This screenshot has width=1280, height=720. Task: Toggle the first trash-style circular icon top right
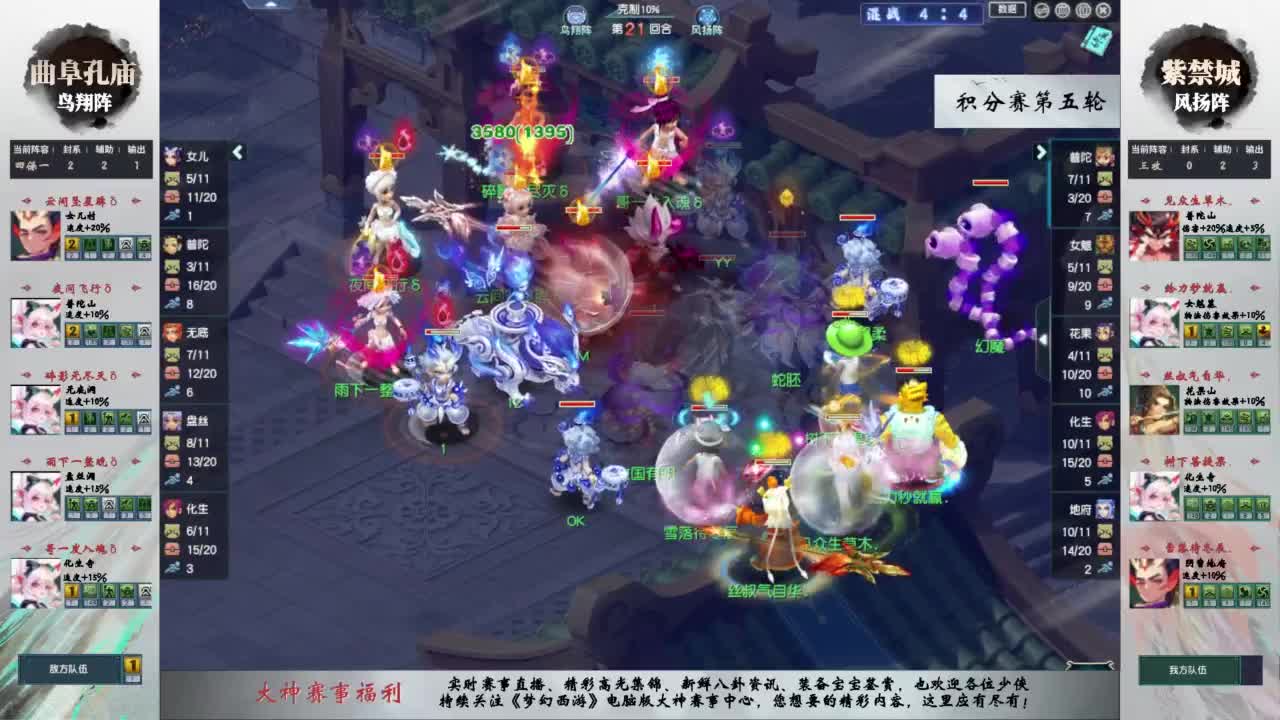coord(1061,11)
